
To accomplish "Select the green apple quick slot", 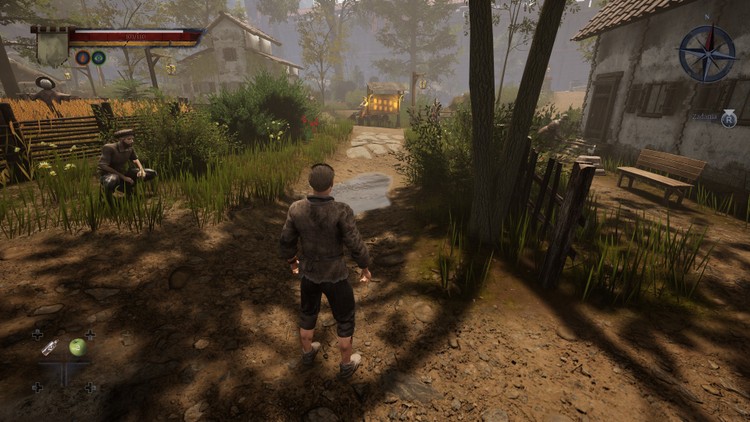I will 77,347.
